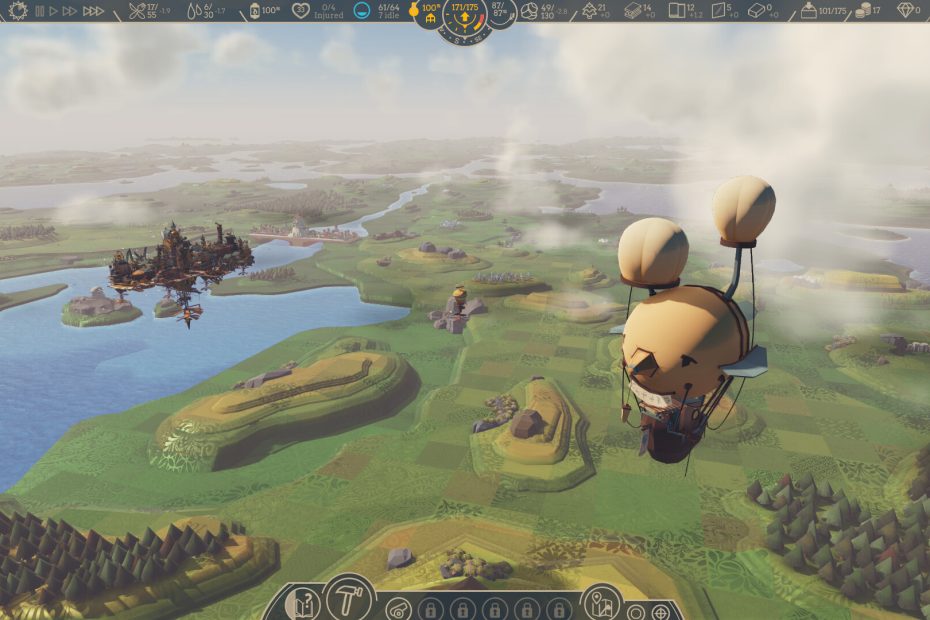Open the storage capacity indicator

point(808,11)
